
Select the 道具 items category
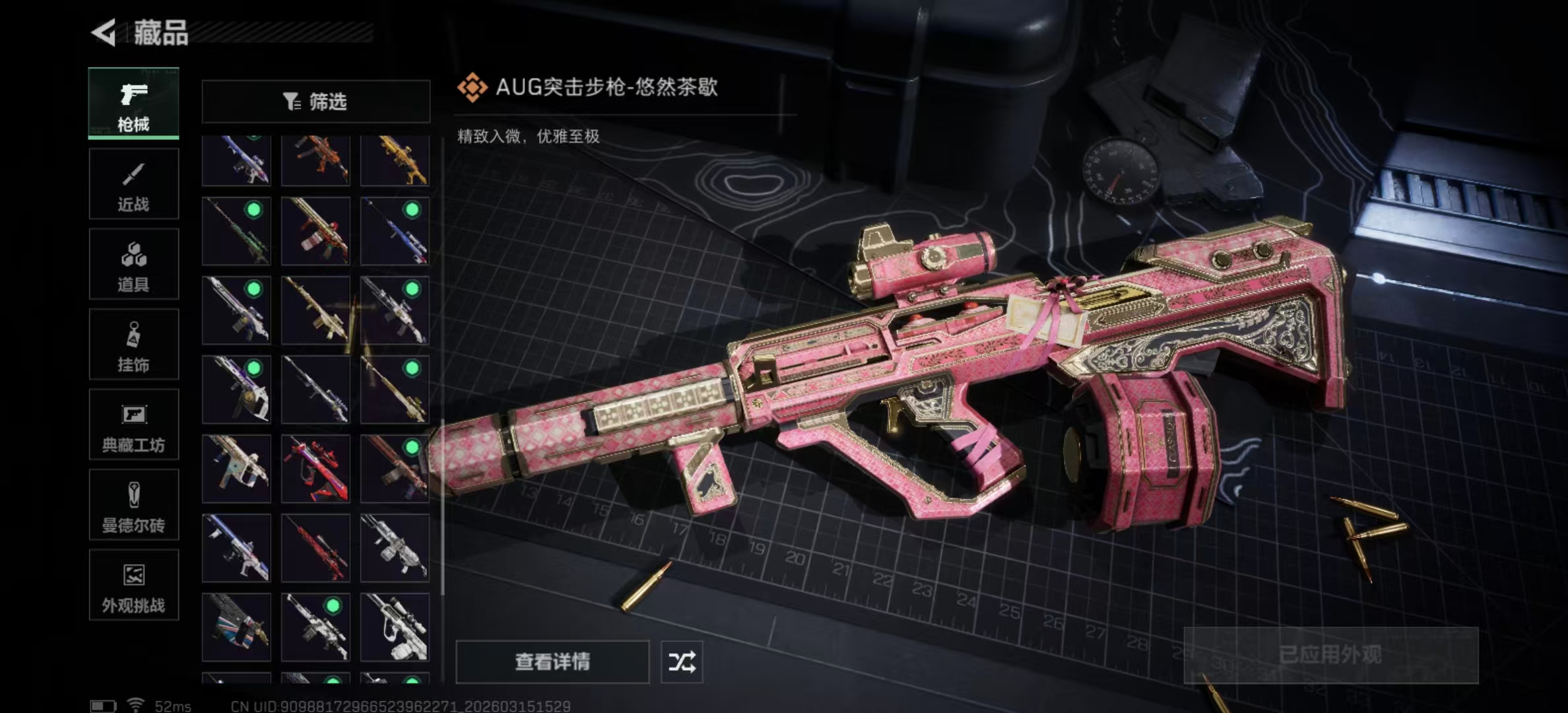pyautogui.click(x=134, y=265)
